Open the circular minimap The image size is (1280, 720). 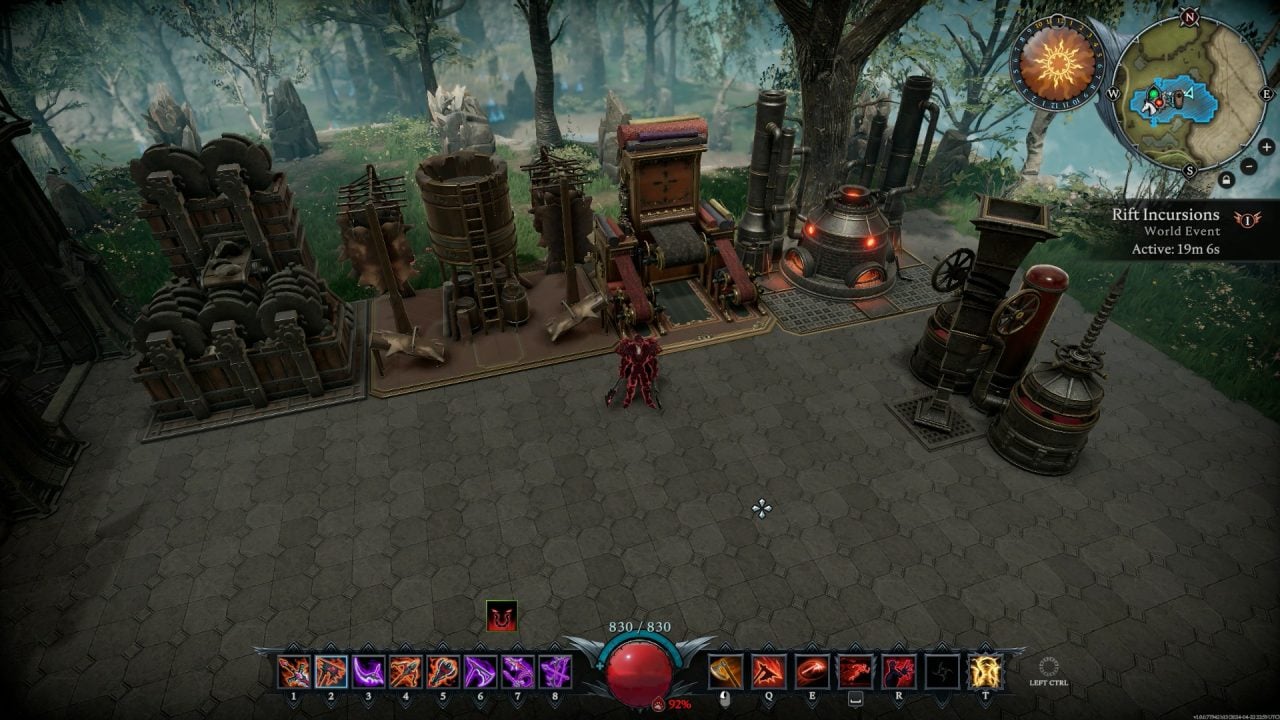tap(1190, 92)
